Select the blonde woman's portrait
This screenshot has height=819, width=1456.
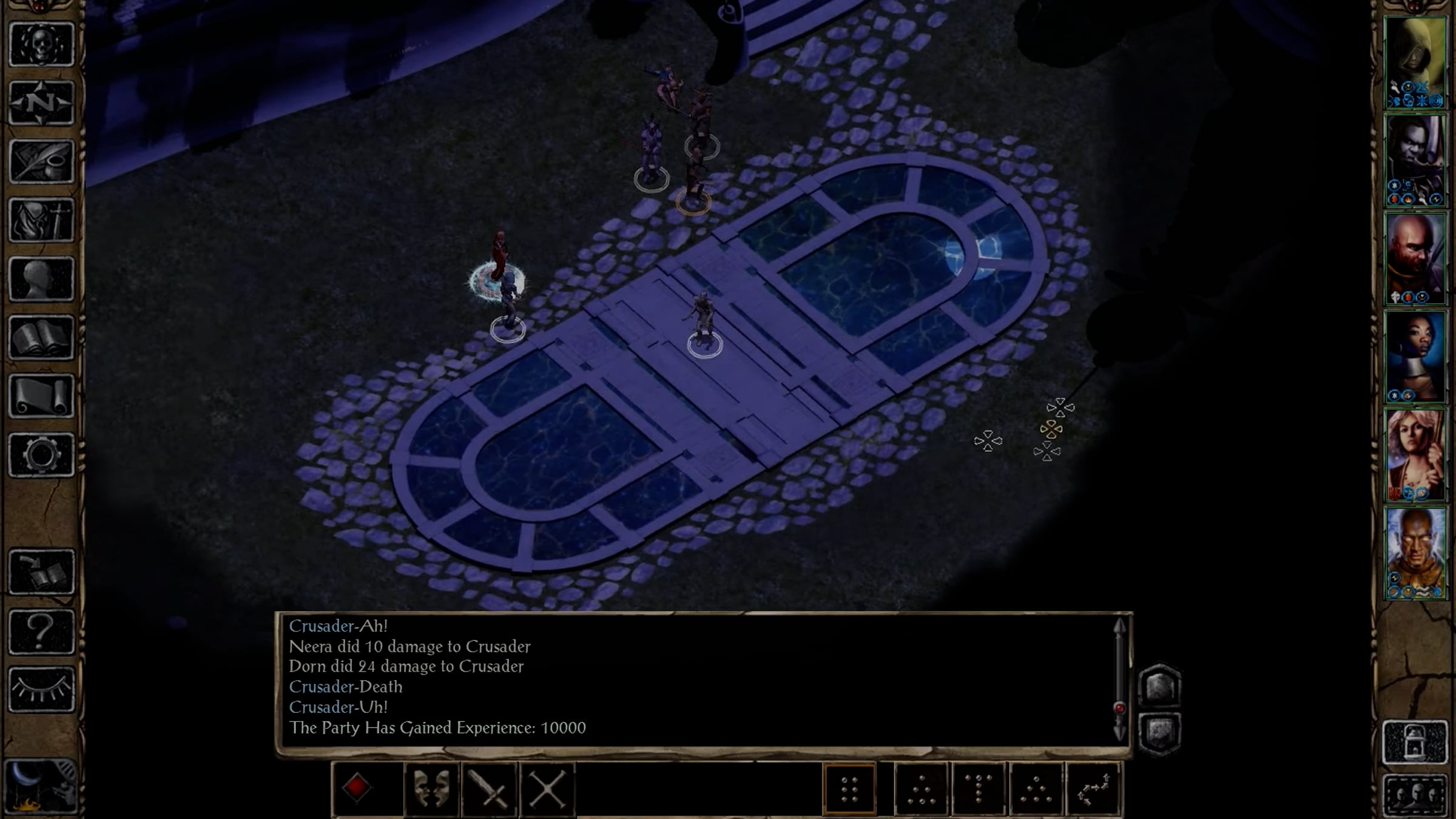(x=1415, y=455)
